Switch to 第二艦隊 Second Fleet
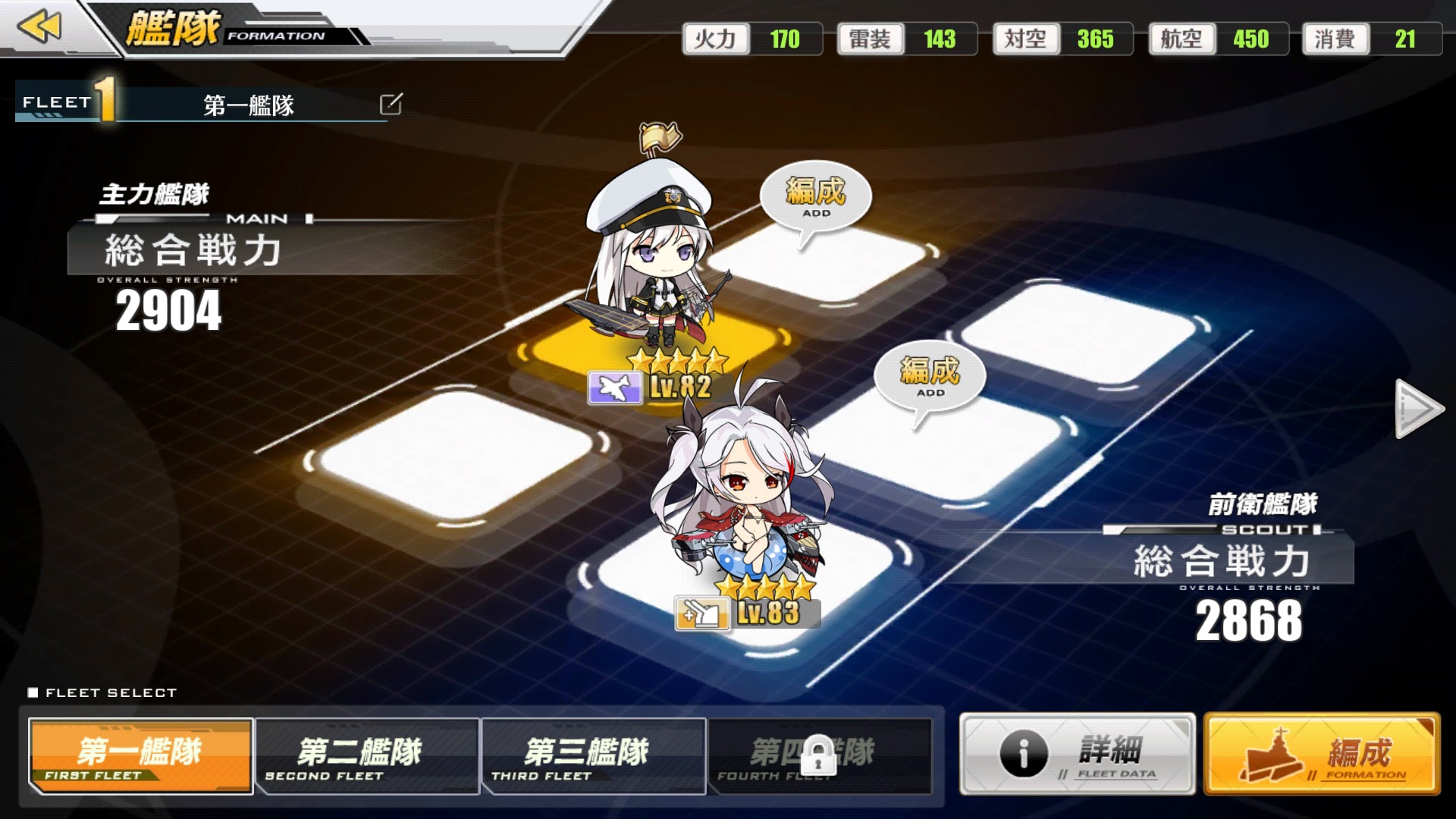This screenshot has height=819, width=1456. 367,756
